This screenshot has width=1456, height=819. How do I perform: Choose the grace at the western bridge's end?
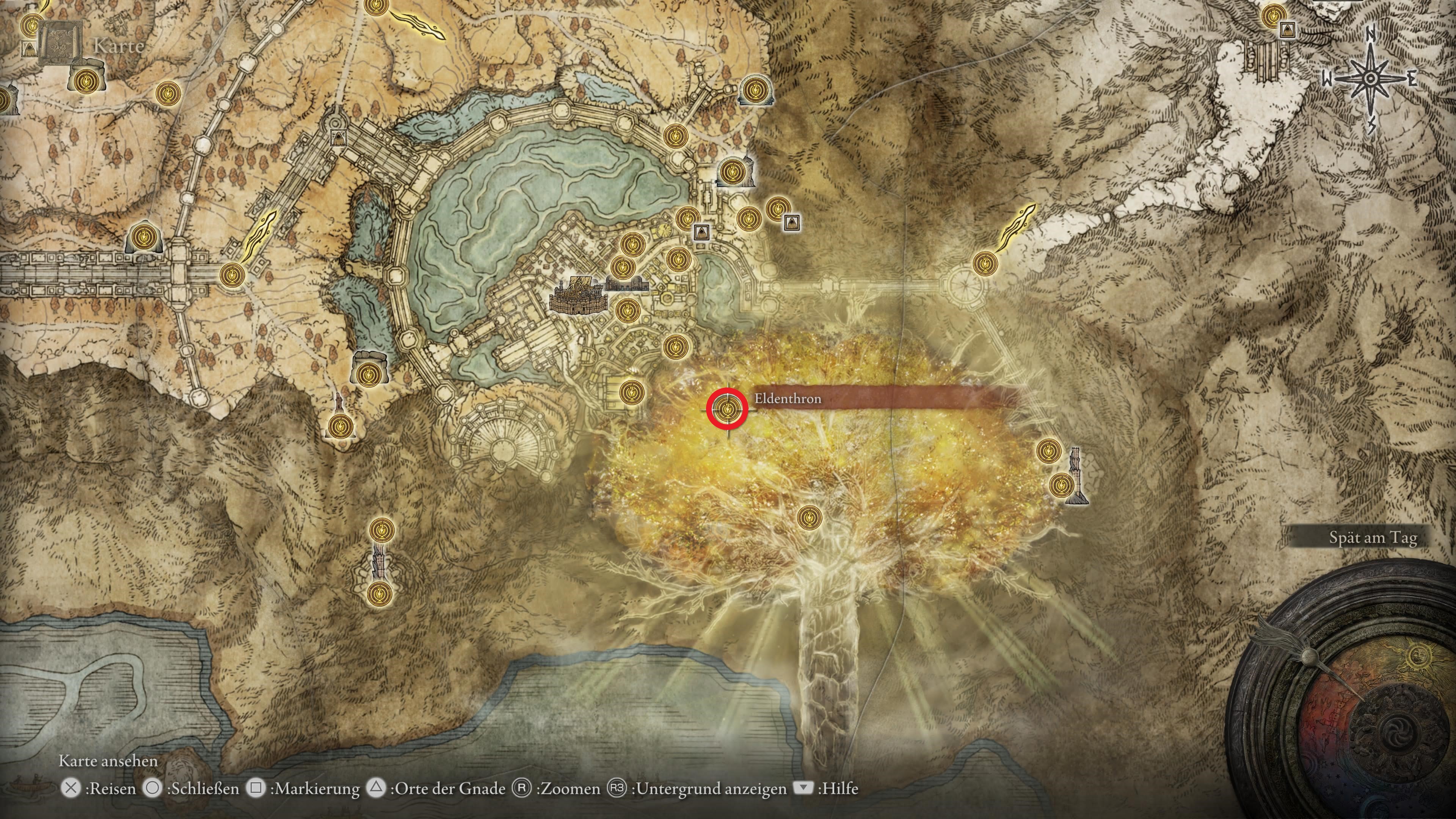(229, 275)
